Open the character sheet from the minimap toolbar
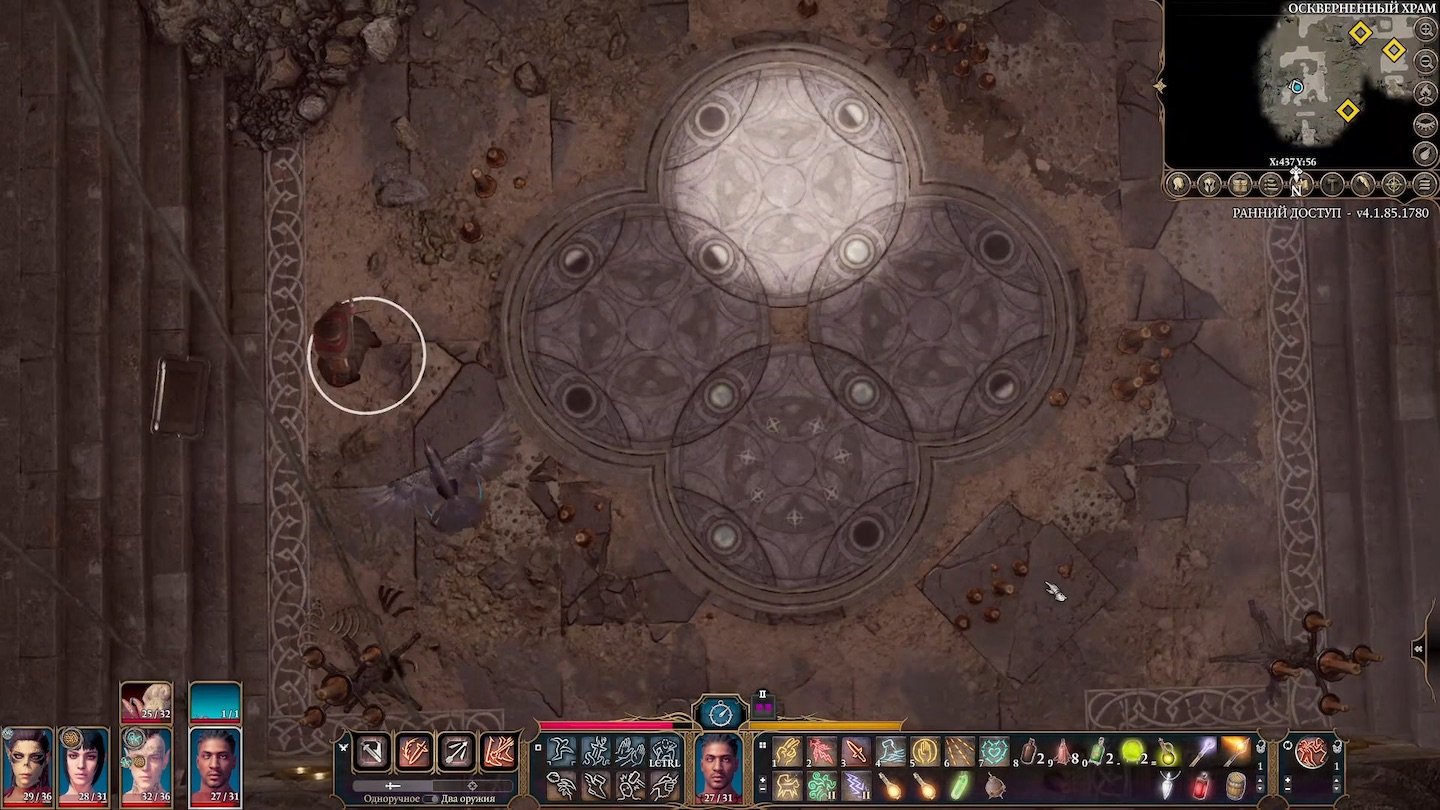1440x810 pixels. click(1177, 184)
